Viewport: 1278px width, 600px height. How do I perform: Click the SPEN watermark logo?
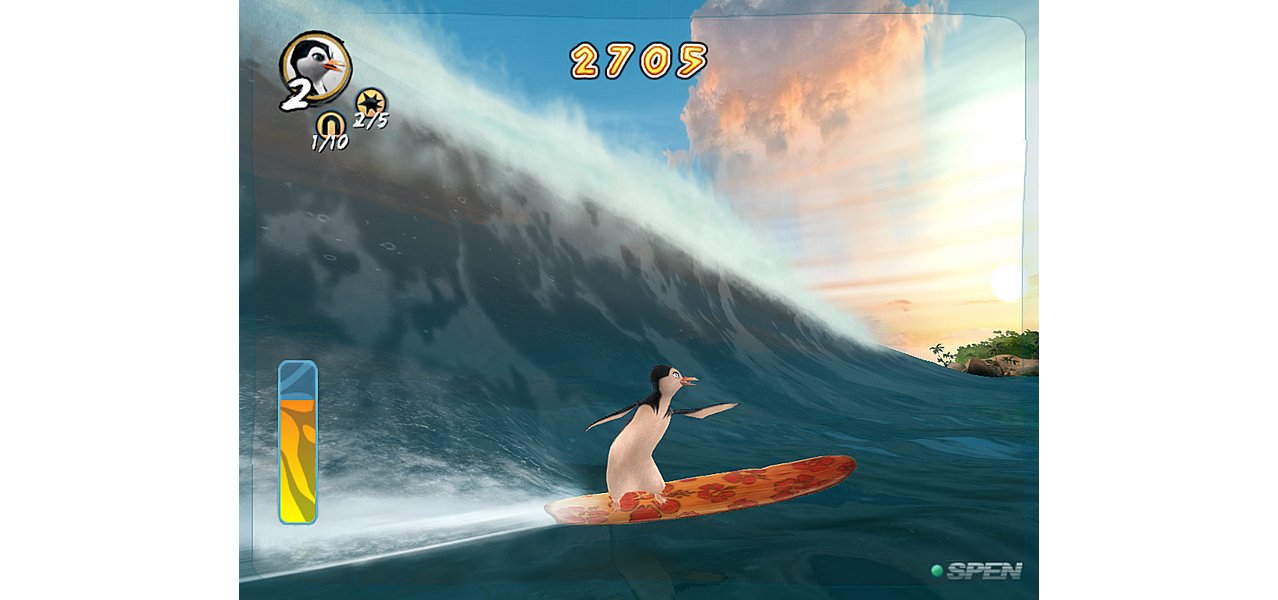click(977, 571)
